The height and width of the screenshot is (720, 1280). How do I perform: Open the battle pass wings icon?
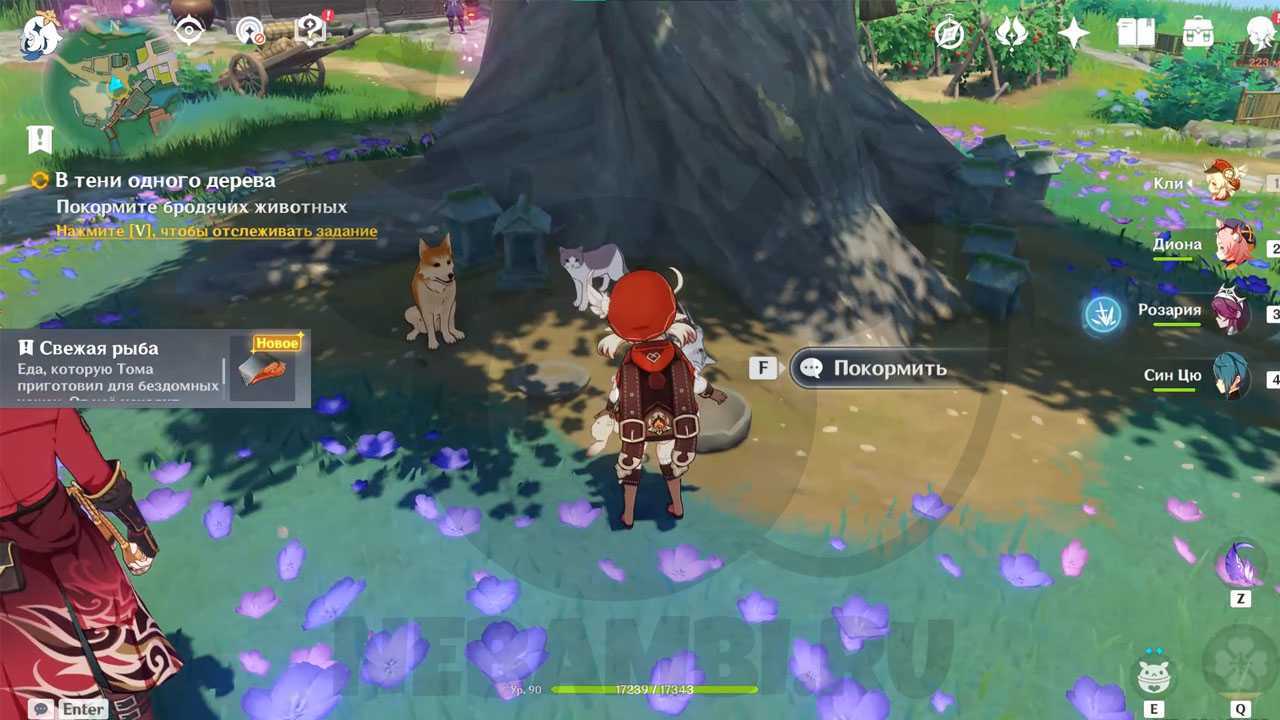tap(1011, 34)
